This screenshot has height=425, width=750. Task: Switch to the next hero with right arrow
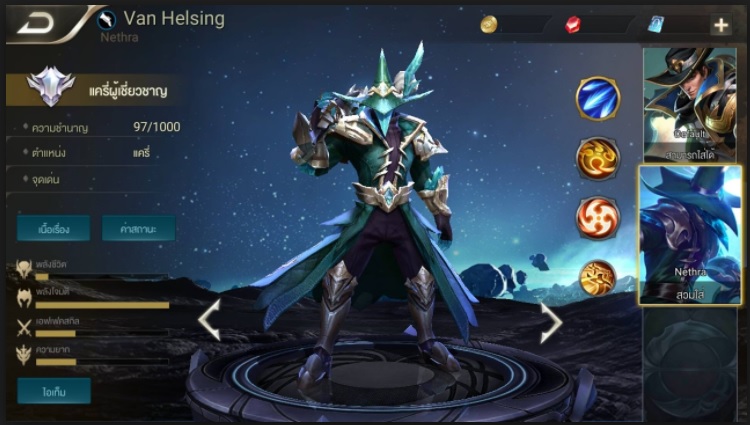pyautogui.click(x=551, y=322)
